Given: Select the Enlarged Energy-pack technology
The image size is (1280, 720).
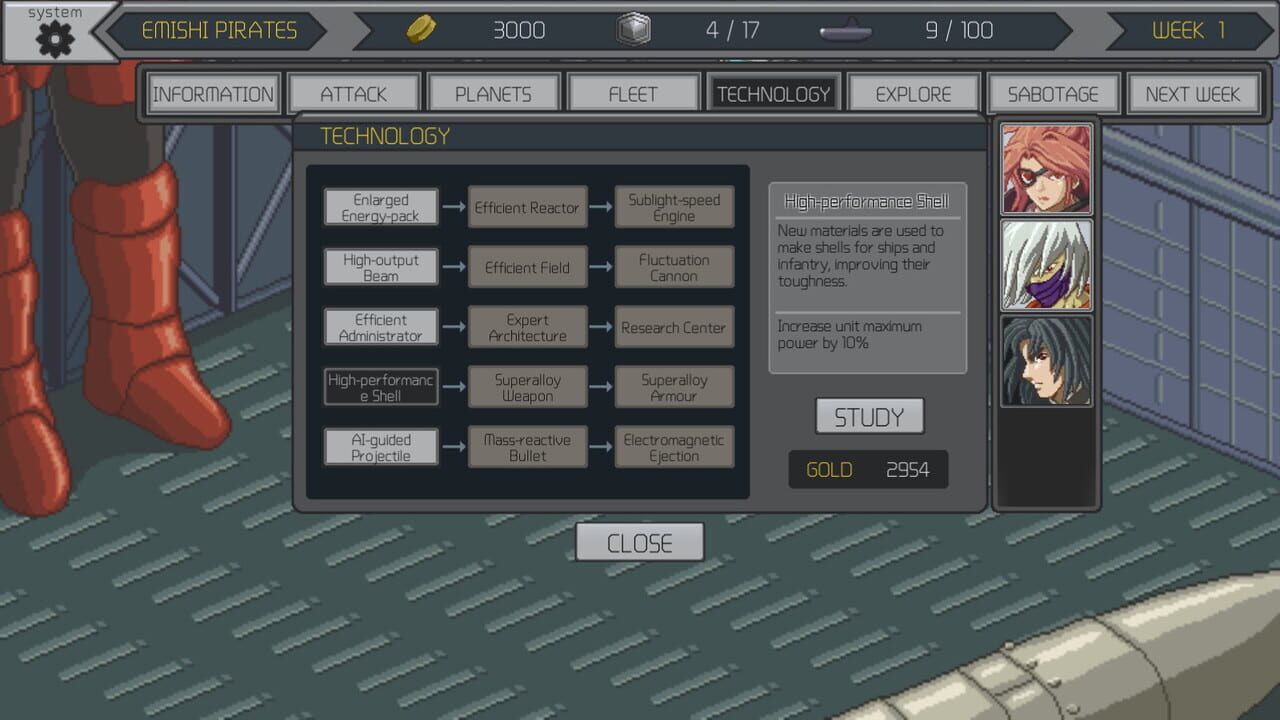Looking at the screenshot, I should (380, 206).
